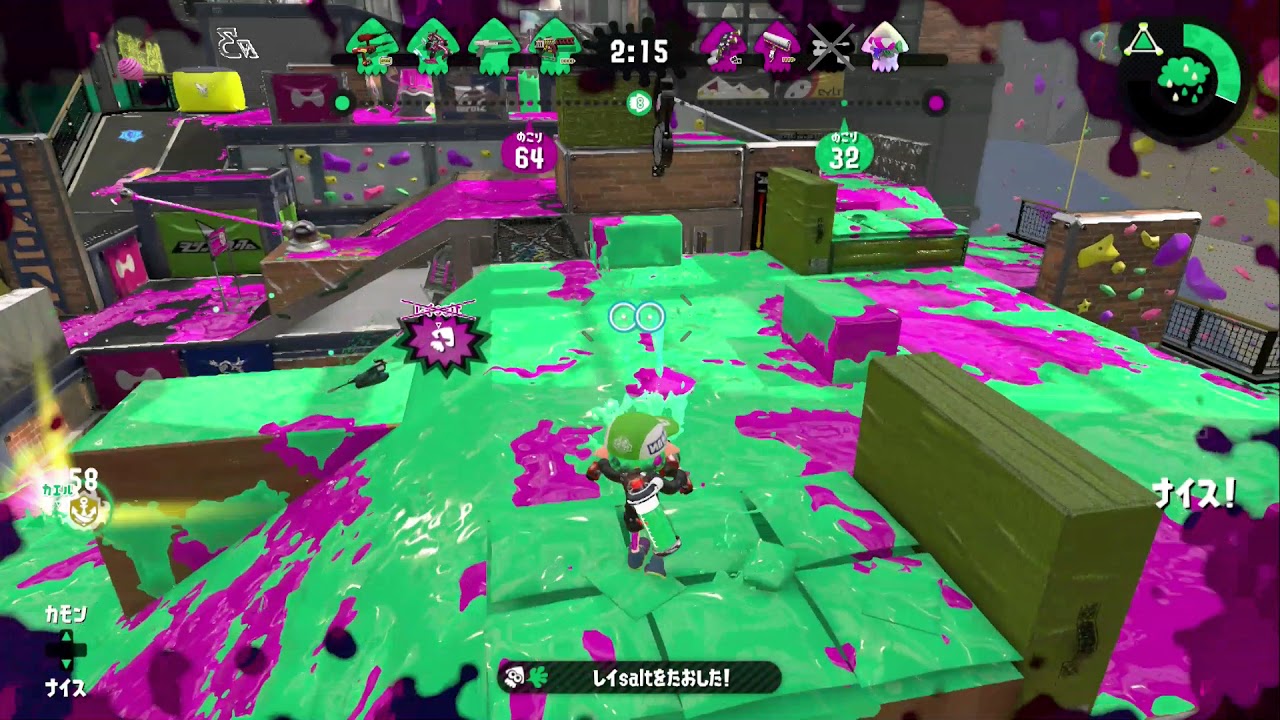Click the triangle super jump beacon icon
Screen dimensions: 1280x720
[1143, 40]
